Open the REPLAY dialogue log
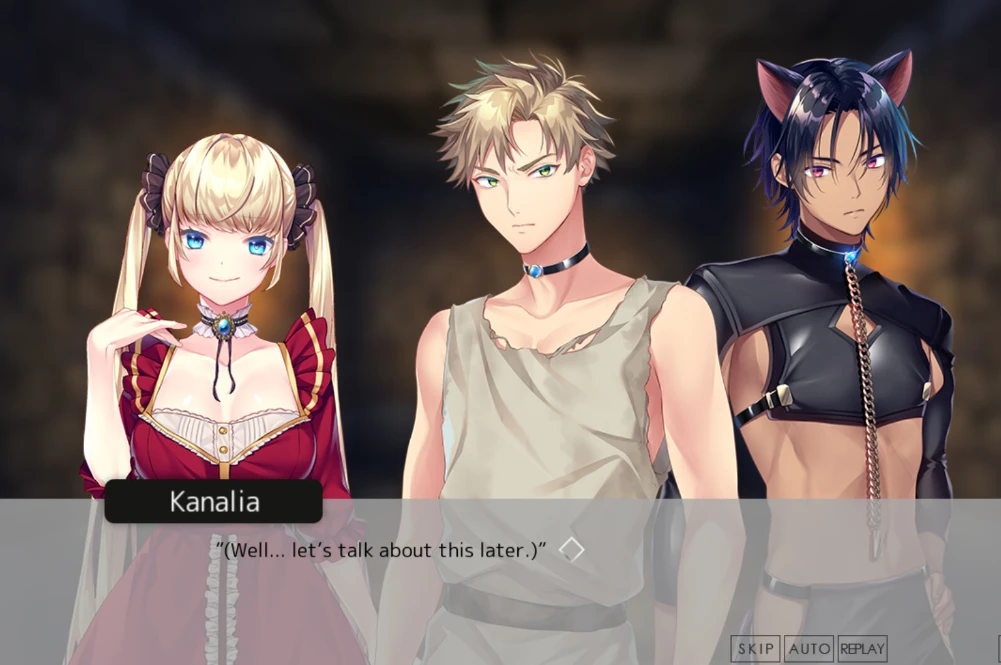The image size is (1001, 665). (x=862, y=649)
